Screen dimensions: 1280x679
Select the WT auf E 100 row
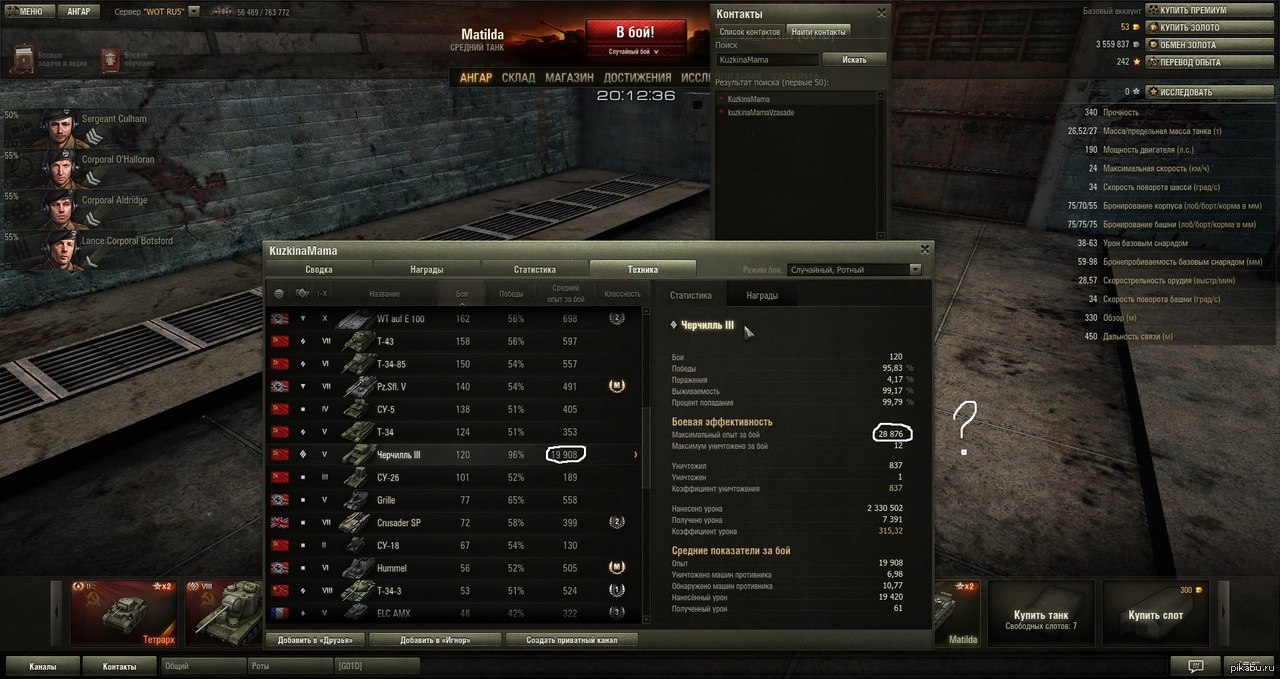[x=455, y=319]
